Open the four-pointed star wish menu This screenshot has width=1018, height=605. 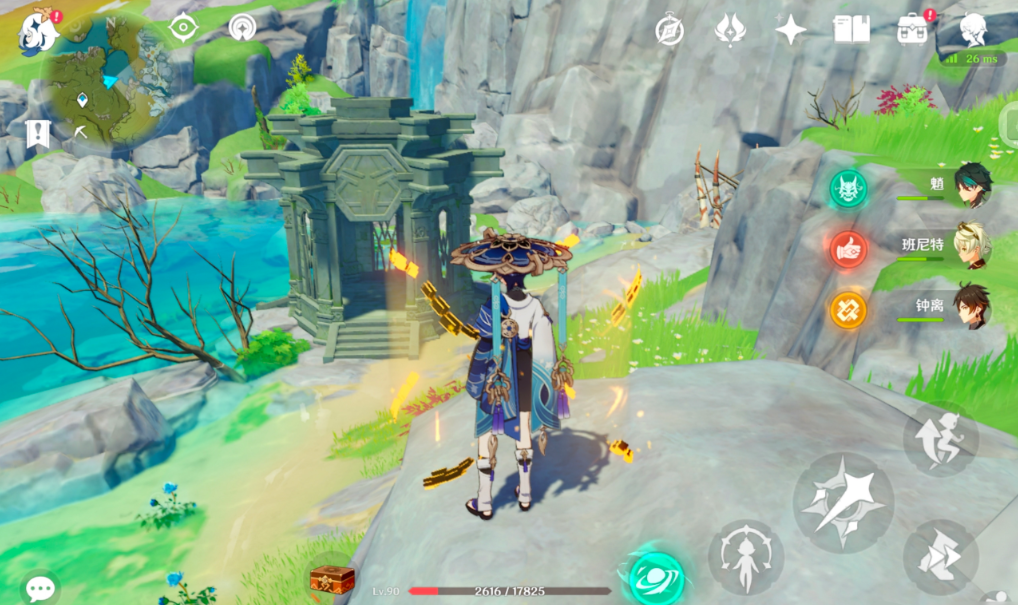(790, 30)
